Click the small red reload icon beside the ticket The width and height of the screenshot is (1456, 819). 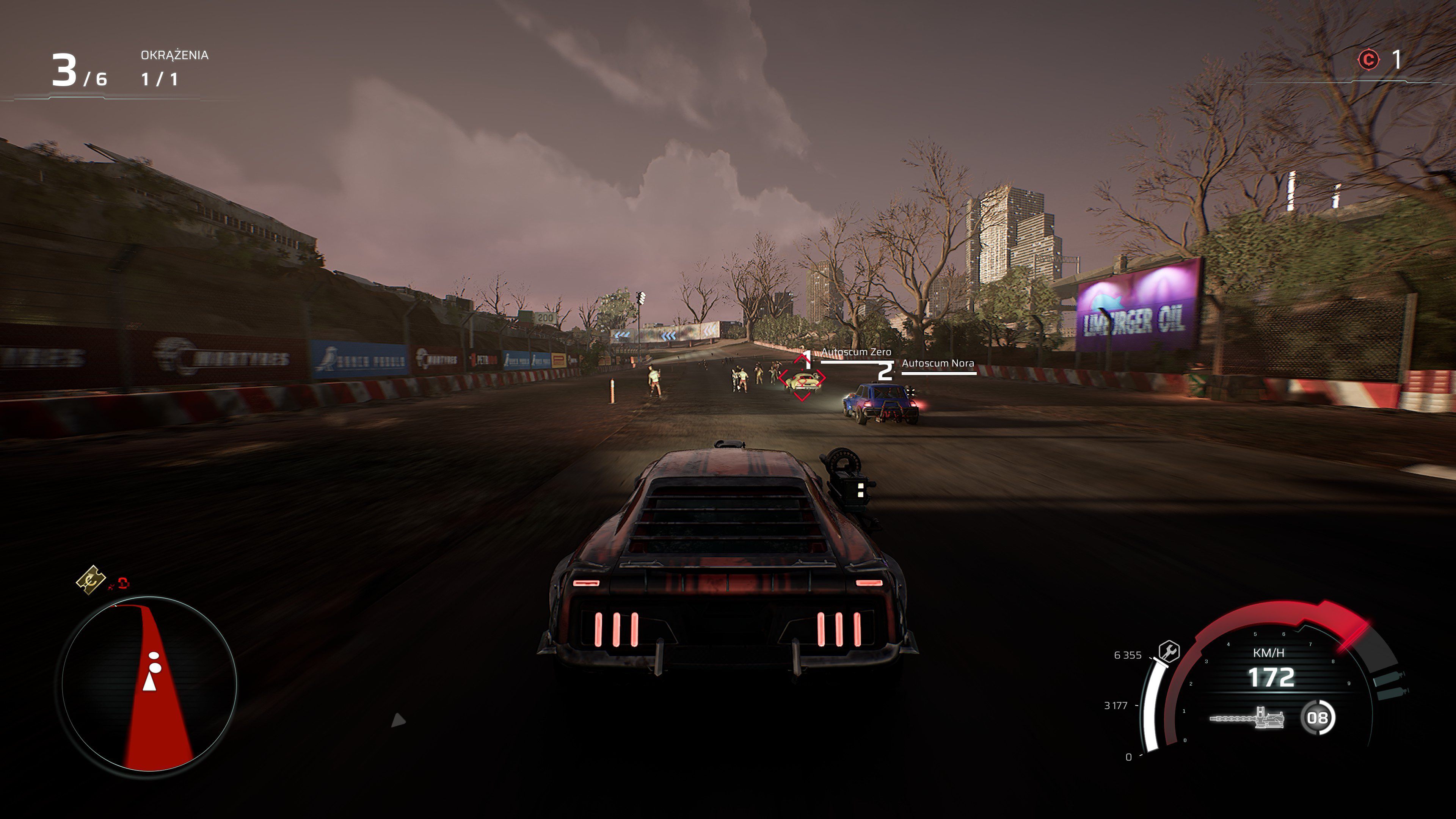coord(123,584)
